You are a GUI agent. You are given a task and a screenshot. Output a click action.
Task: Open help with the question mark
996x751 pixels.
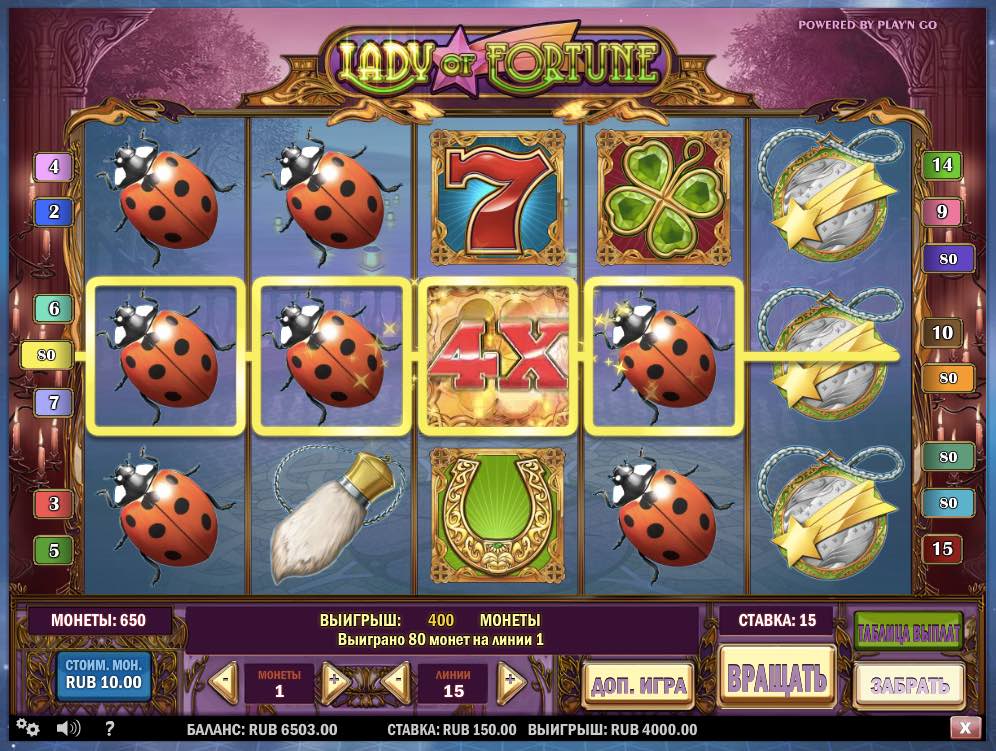tap(109, 728)
